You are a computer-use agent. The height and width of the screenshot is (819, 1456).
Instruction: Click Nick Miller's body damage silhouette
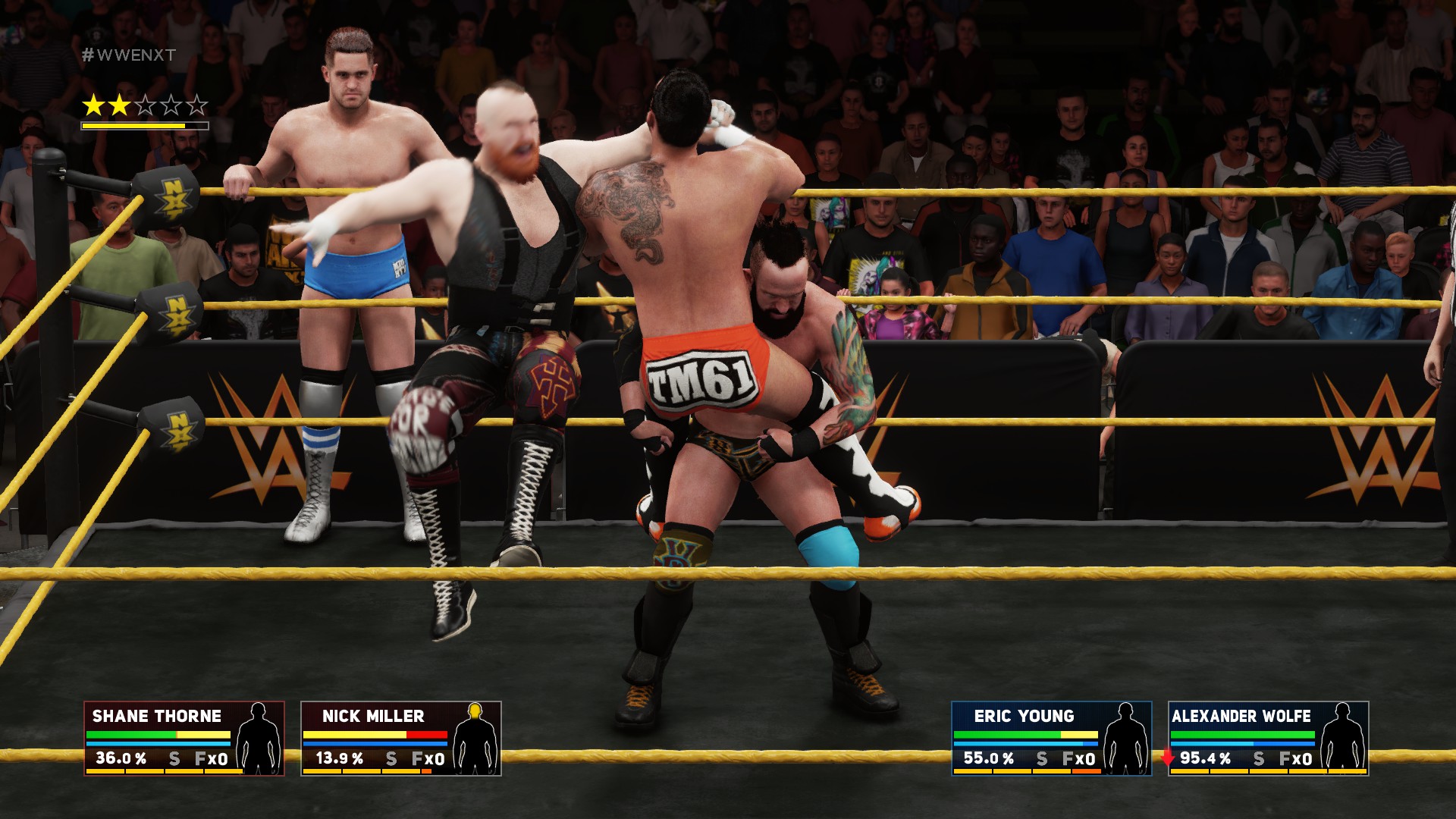475,738
